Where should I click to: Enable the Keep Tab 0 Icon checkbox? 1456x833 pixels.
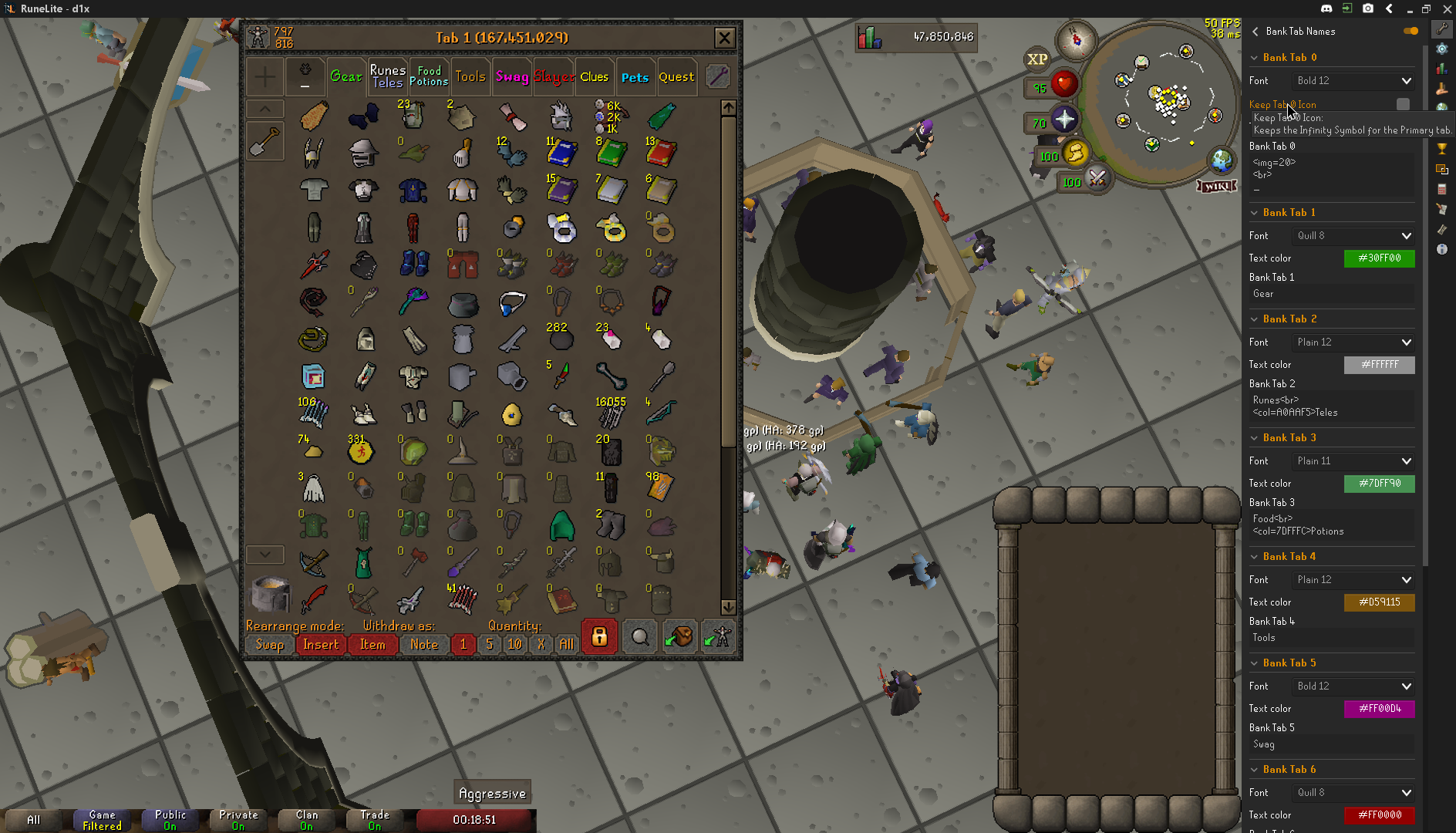point(1402,103)
